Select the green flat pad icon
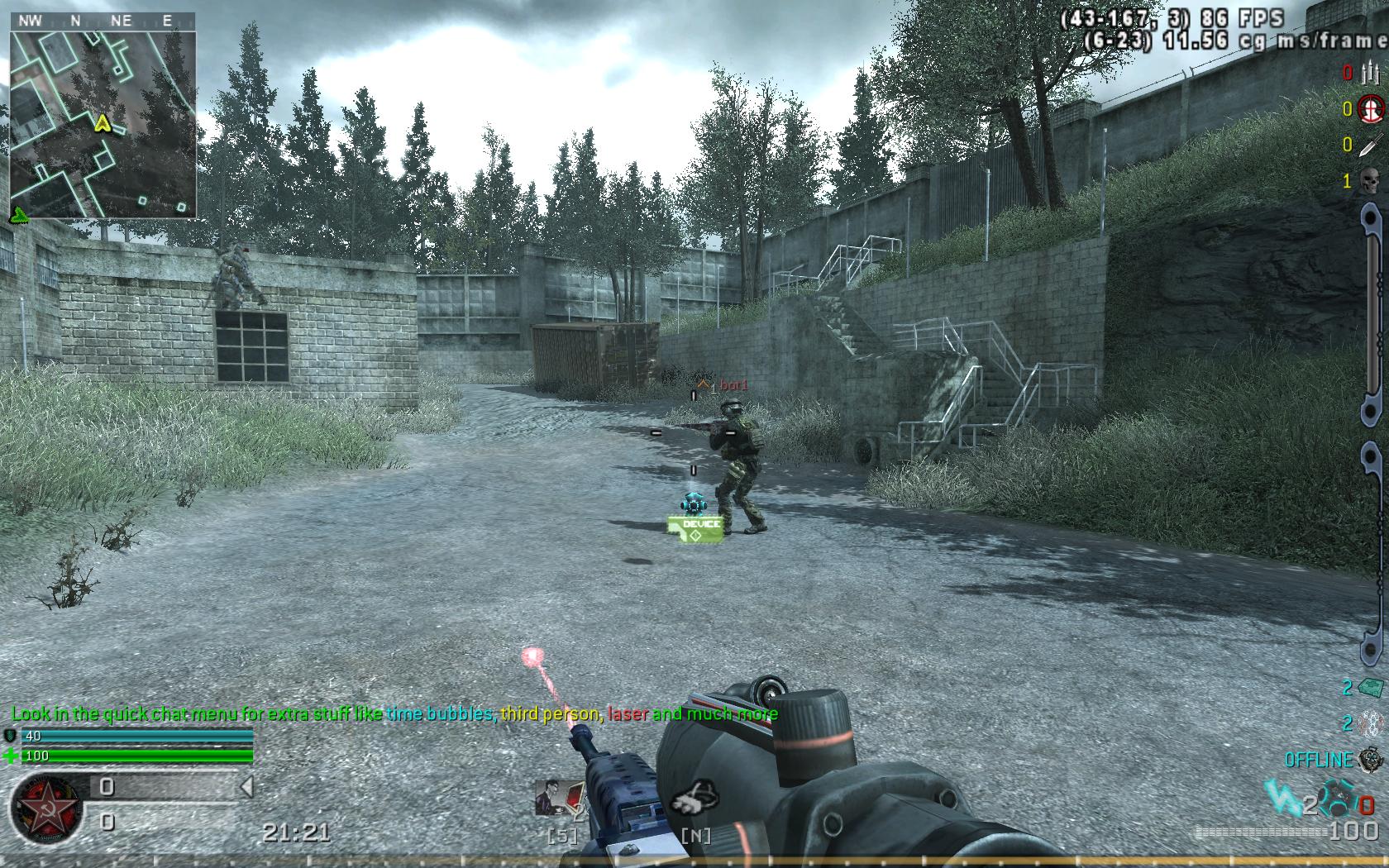This screenshot has width=1389, height=868. [x=1370, y=688]
